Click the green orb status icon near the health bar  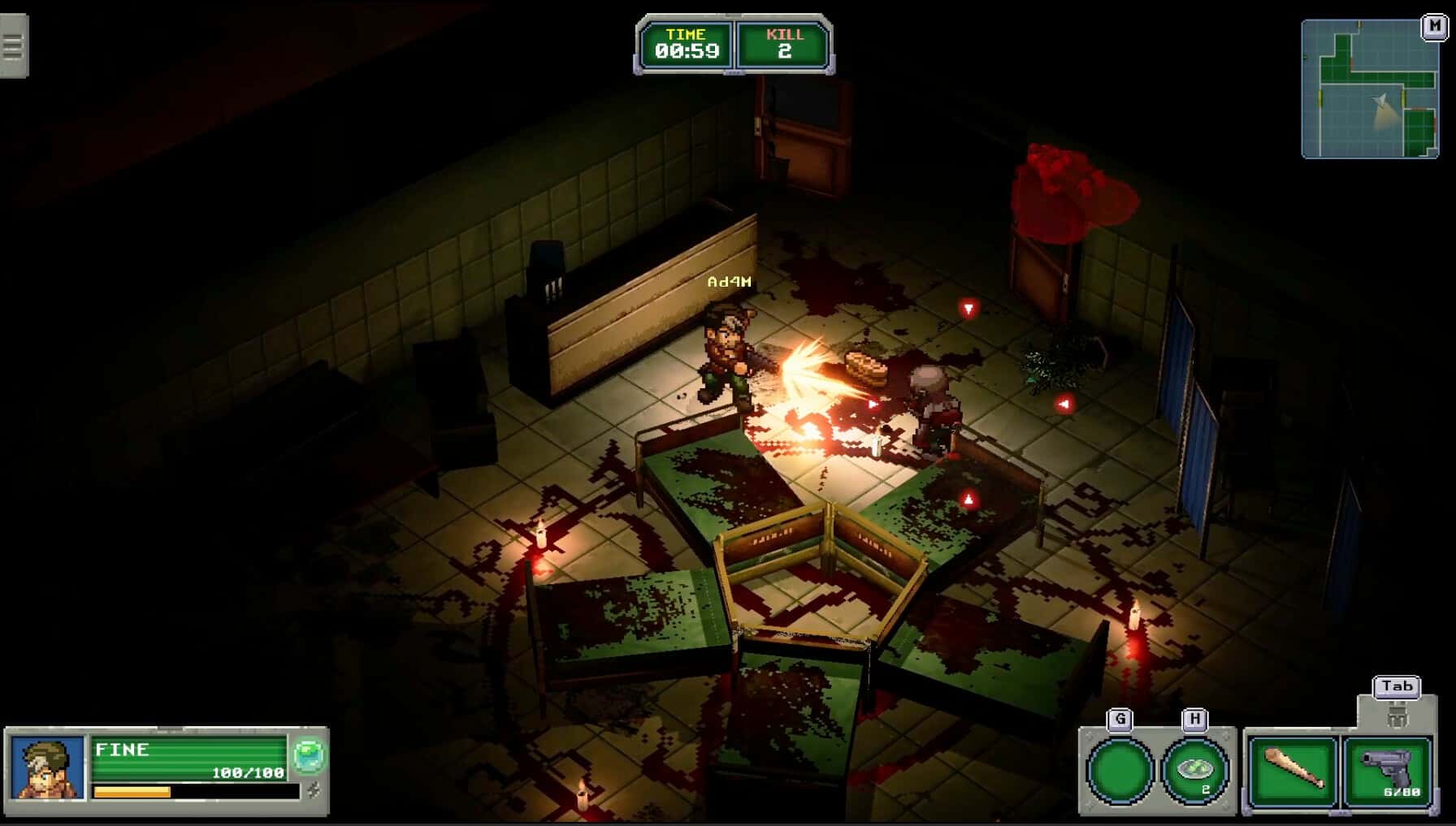pyautogui.click(x=309, y=753)
